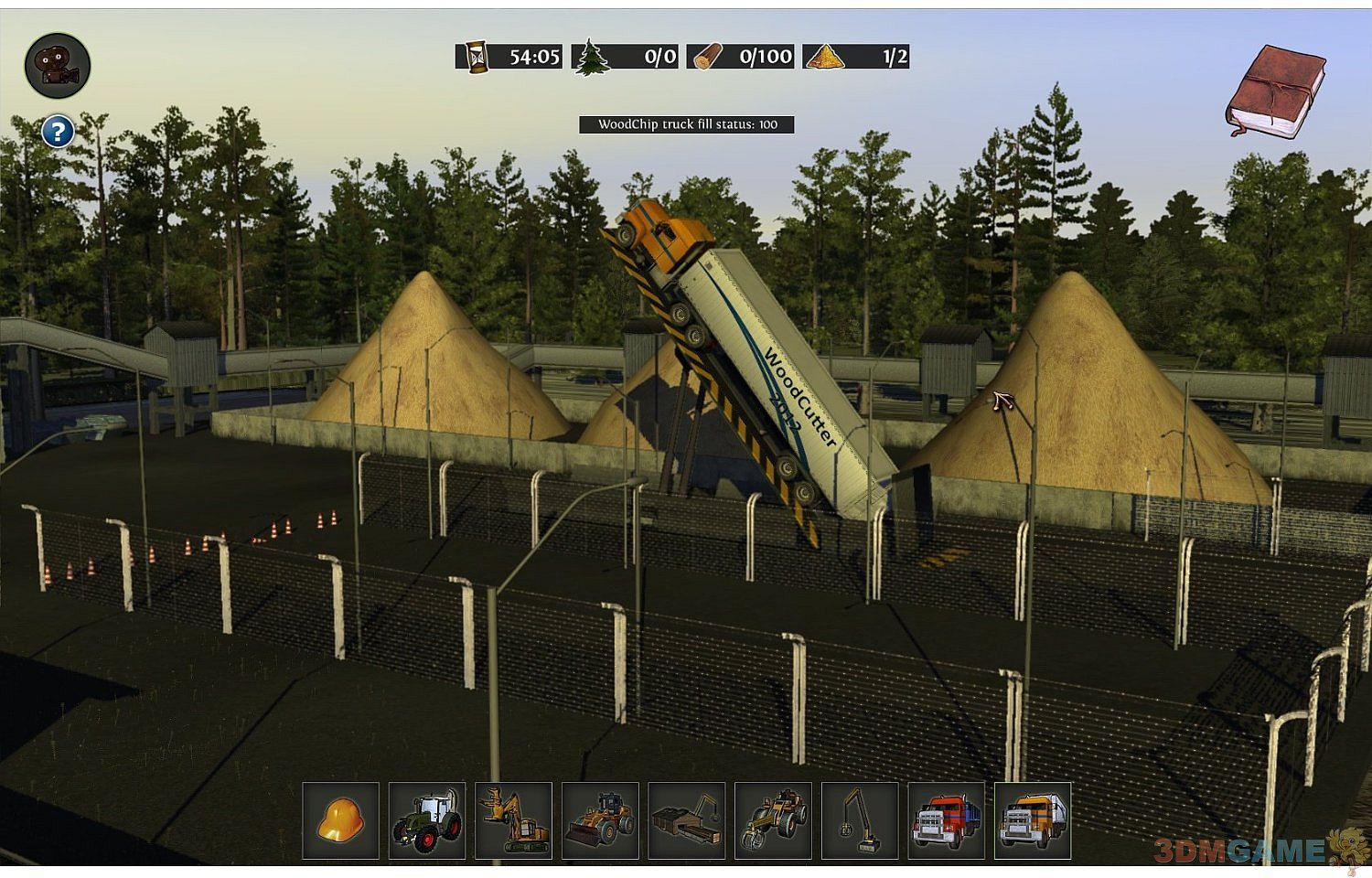The height and width of the screenshot is (878, 1372).
Task: Select the orange woodchip trailer truck
Action: point(1033,820)
